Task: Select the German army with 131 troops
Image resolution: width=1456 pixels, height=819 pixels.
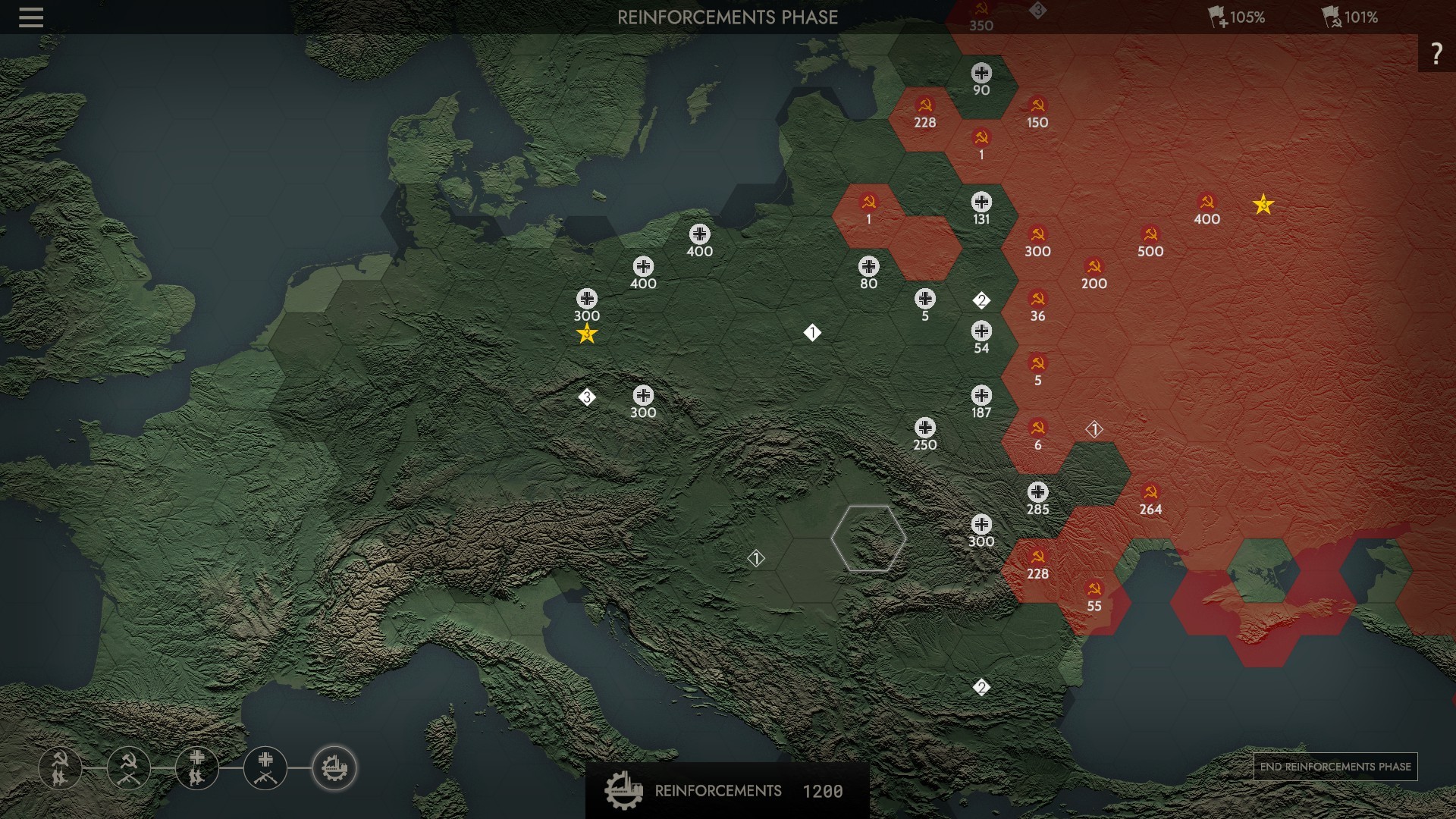Action: pos(981,202)
